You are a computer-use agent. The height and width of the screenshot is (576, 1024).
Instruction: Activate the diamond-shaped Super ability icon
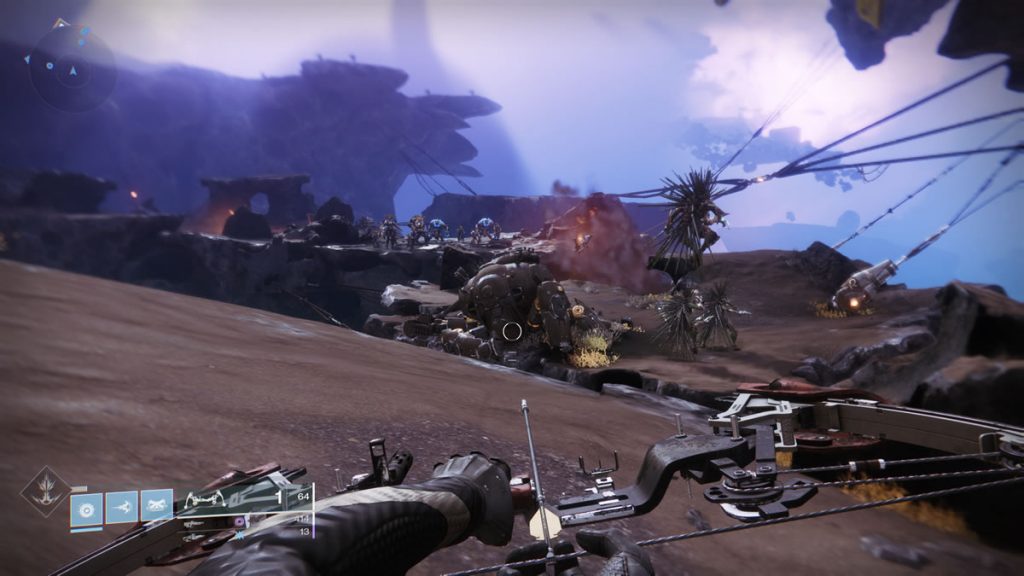point(46,492)
